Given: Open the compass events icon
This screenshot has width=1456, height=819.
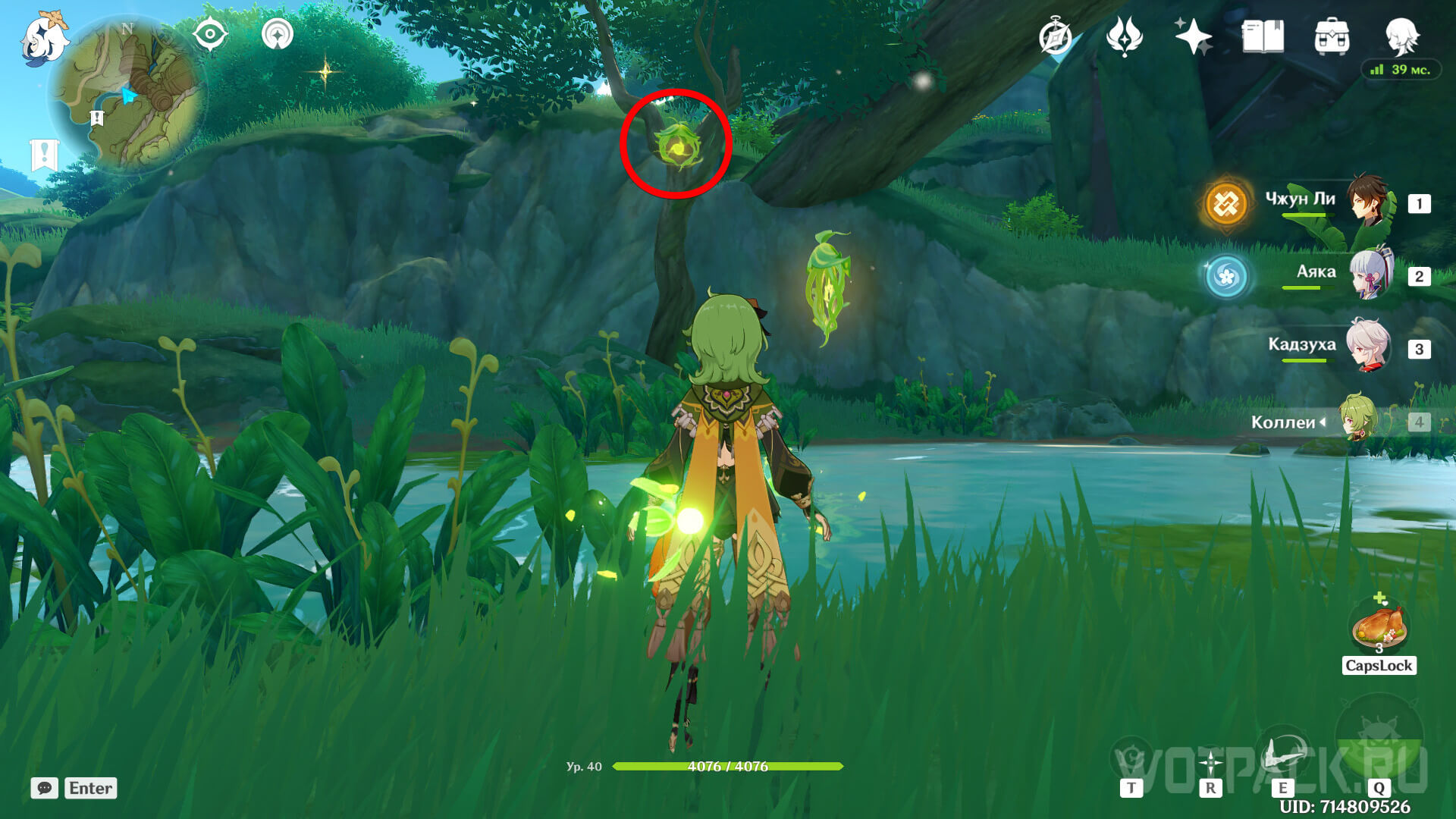Looking at the screenshot, I should (x=1056, y=36).
